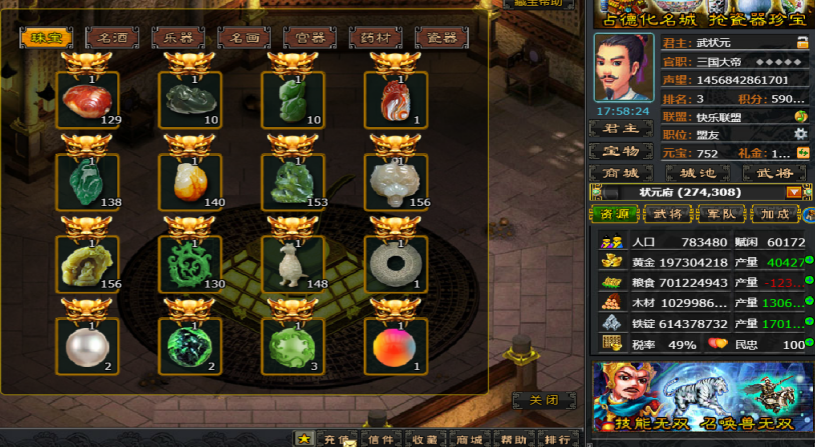Select the white pearl item slot
This screenshot has height=447, width=815.
(x=88, y=346)
